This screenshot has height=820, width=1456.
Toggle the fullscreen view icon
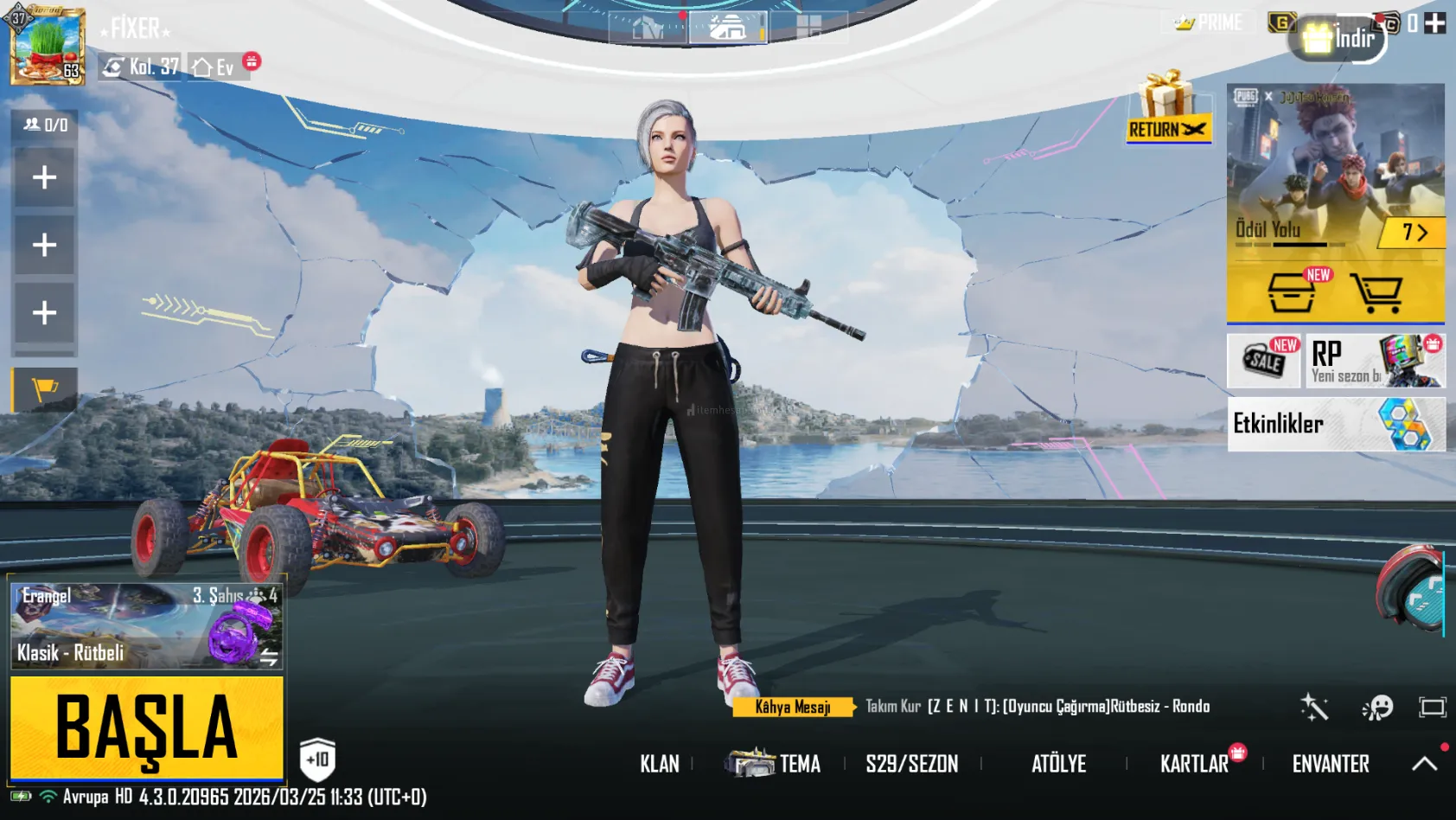pyautogui.click(x=1432, y=708)
